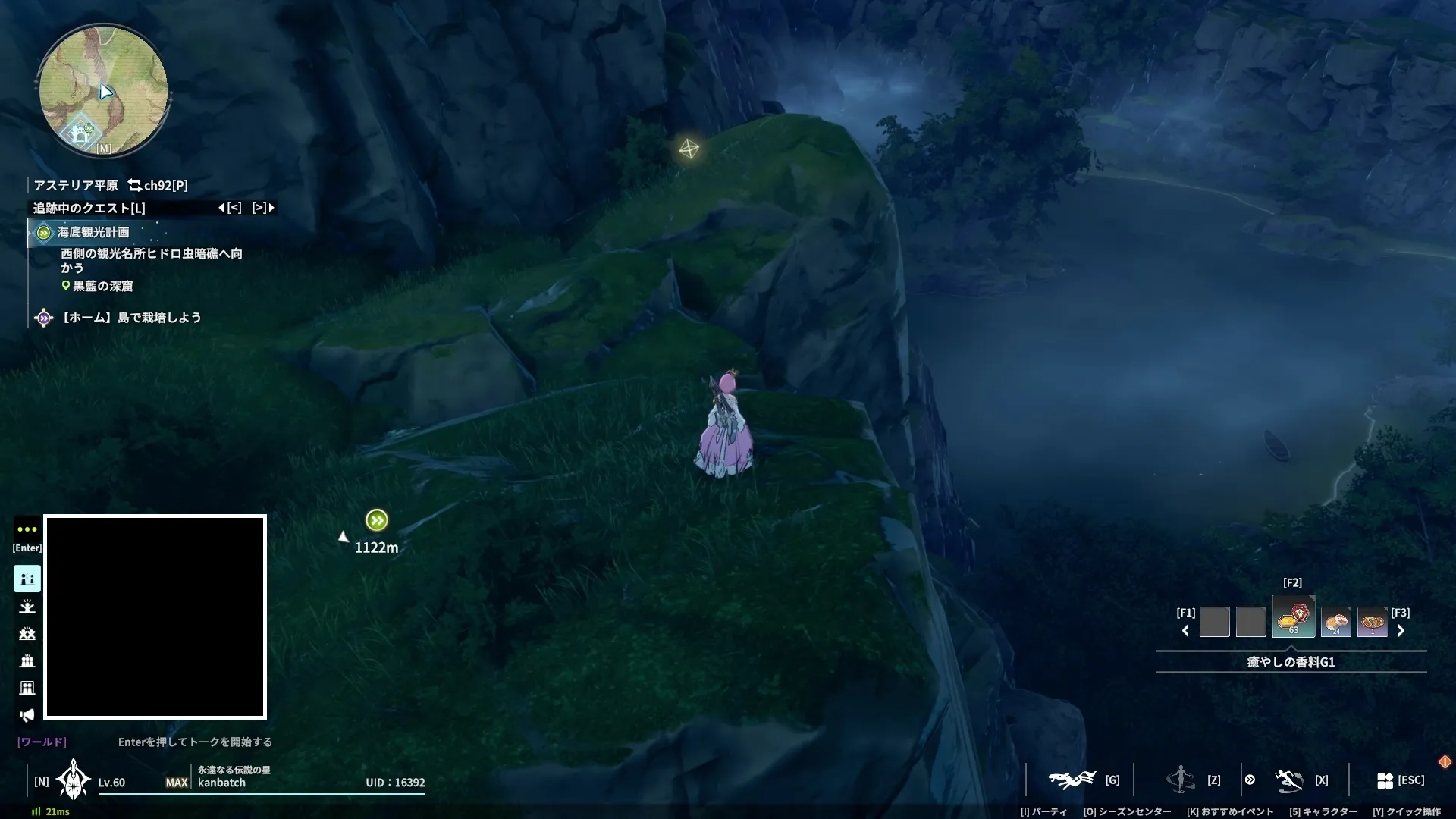The height and width of the screenshot is (819, 1456).
Task: Select the food item slot showing 24
Action: pyautogui.click(x=1335, y=623)
